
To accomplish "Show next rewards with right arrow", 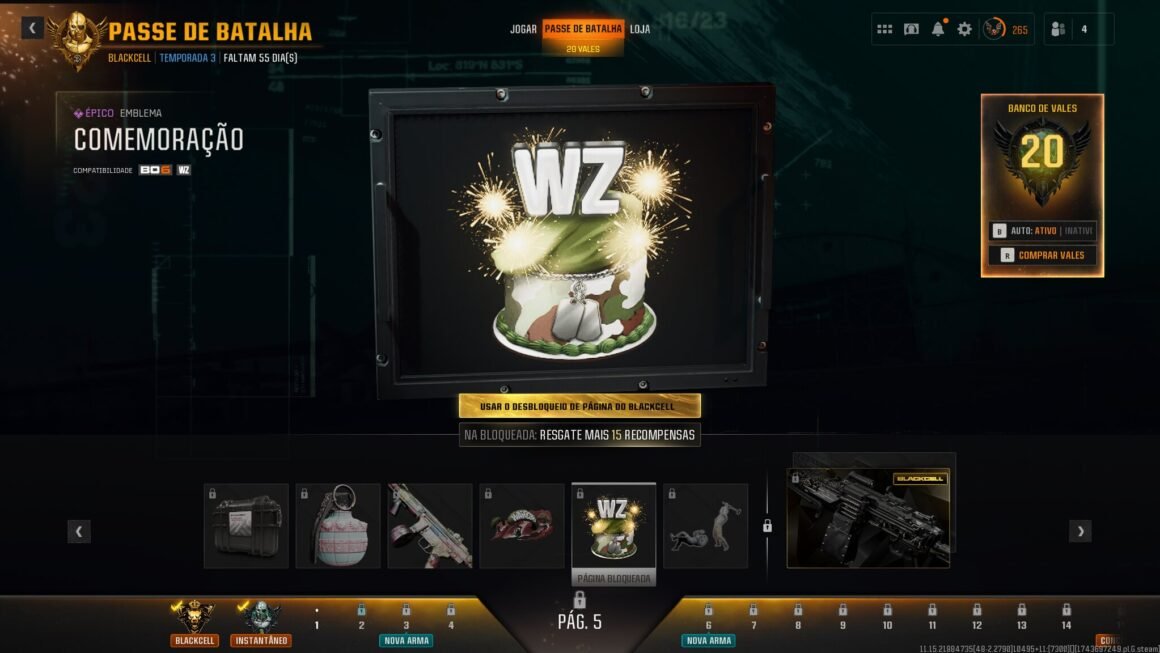I will click(x=1080, y=531).
